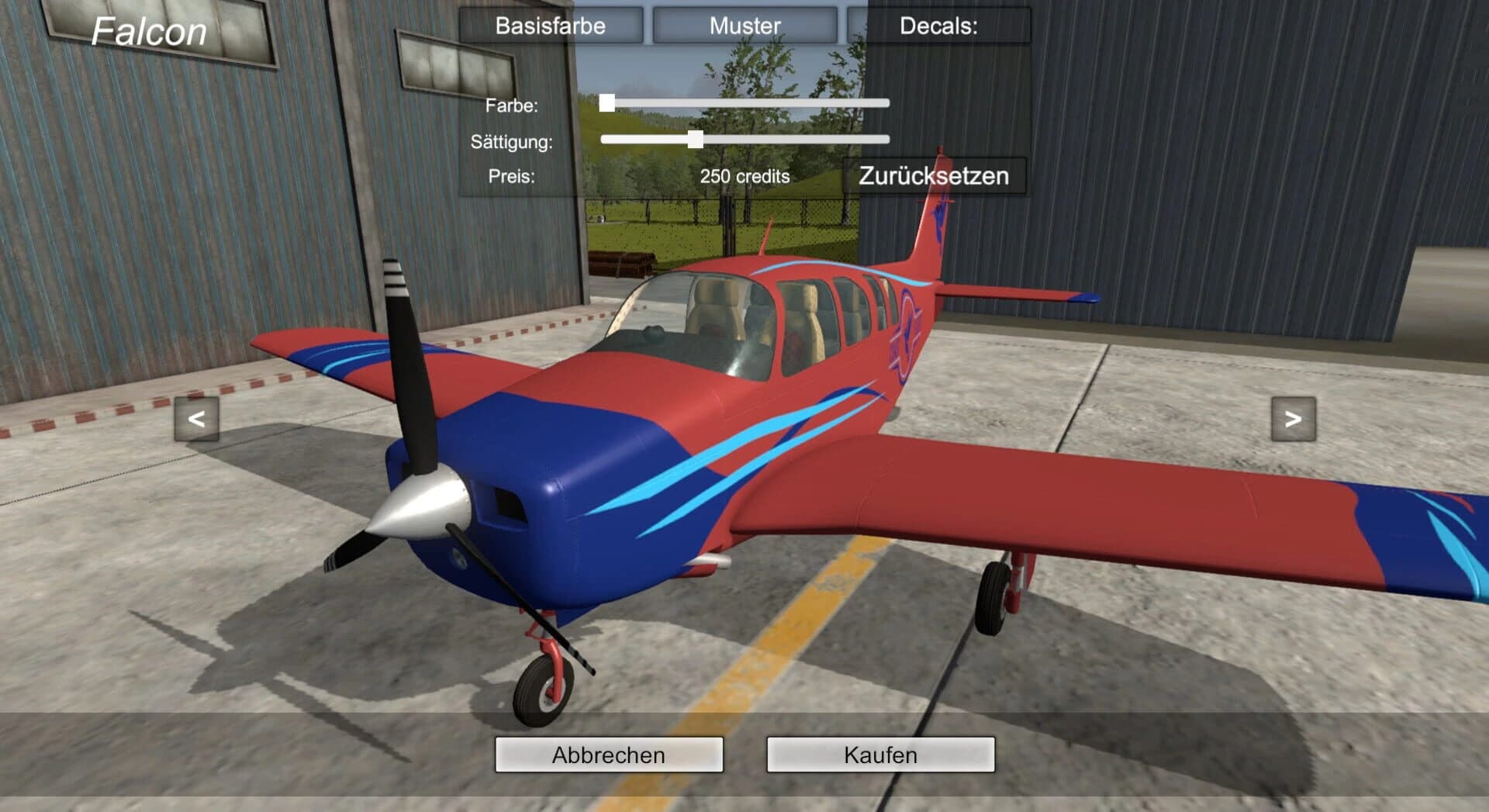The image size is (1489, 812).
Task: Click Kaufen to purchase the paint job
Action: [880, 754]
